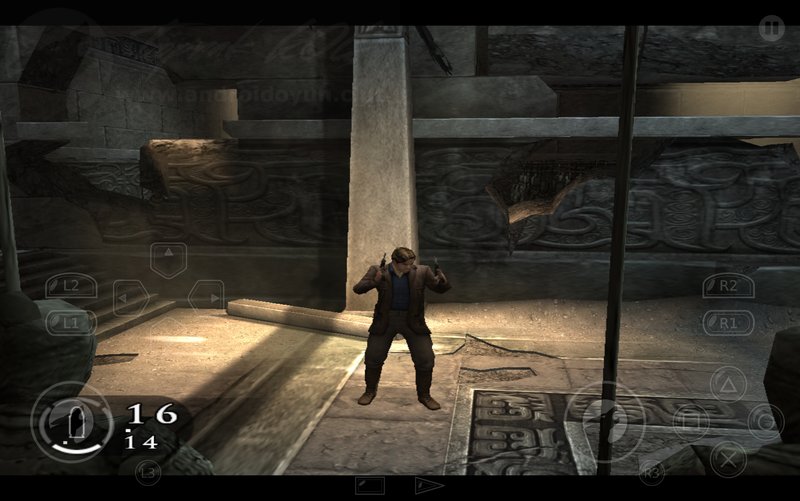Tap the R1 shoulder touch button
This screenshot has width=800, height=501.
(727, 323)
